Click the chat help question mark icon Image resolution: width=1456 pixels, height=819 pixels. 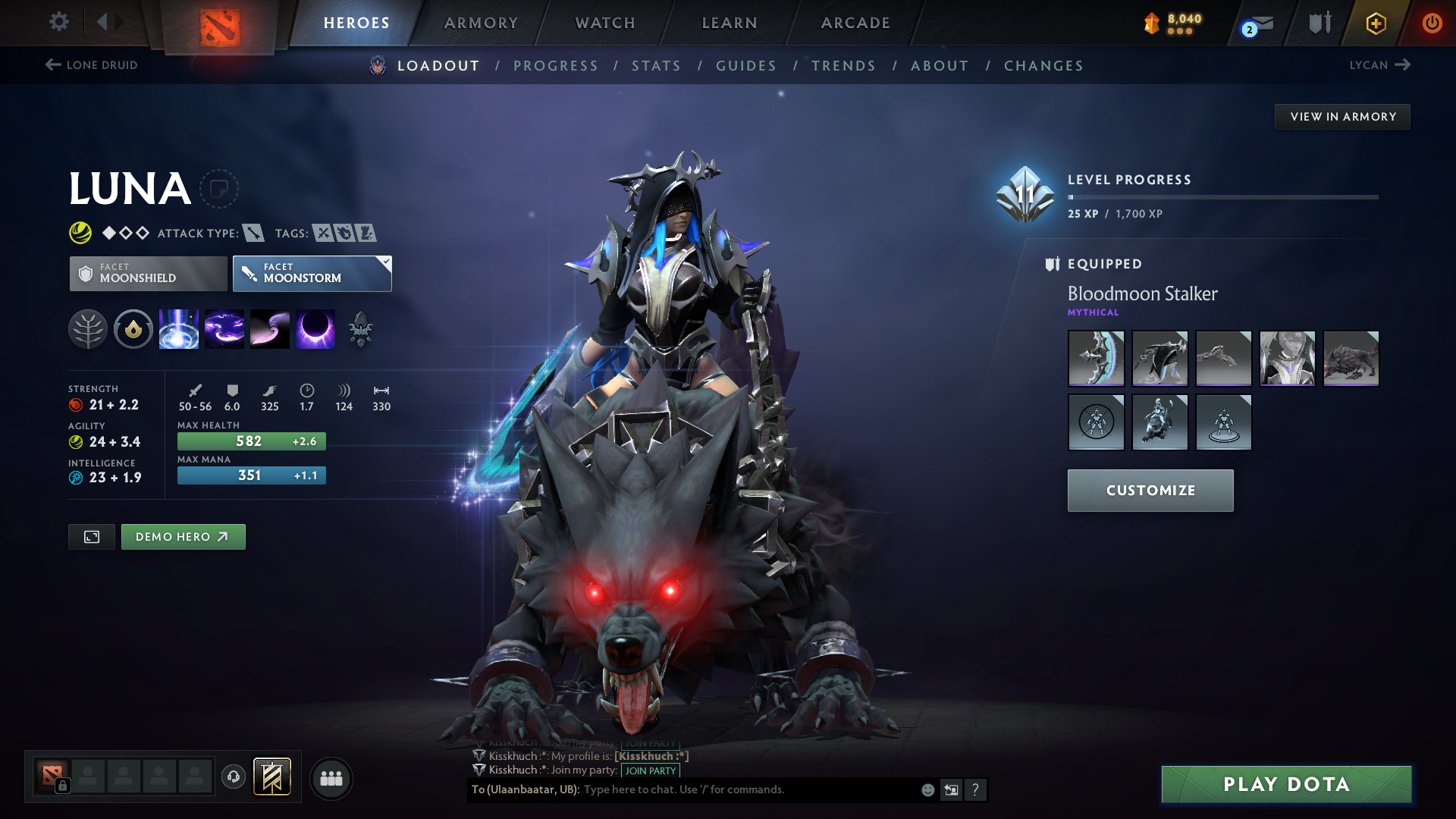pos(976,789)
